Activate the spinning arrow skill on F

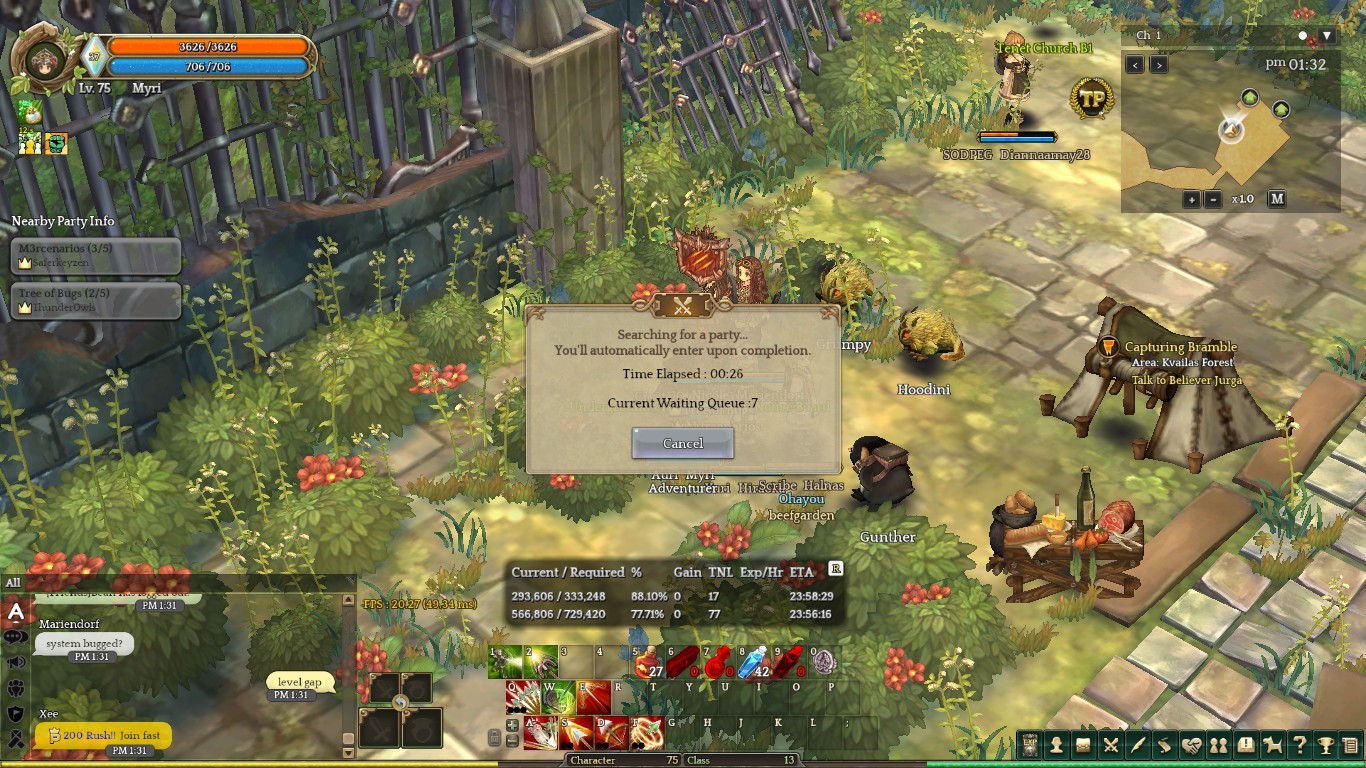(647, 732)
